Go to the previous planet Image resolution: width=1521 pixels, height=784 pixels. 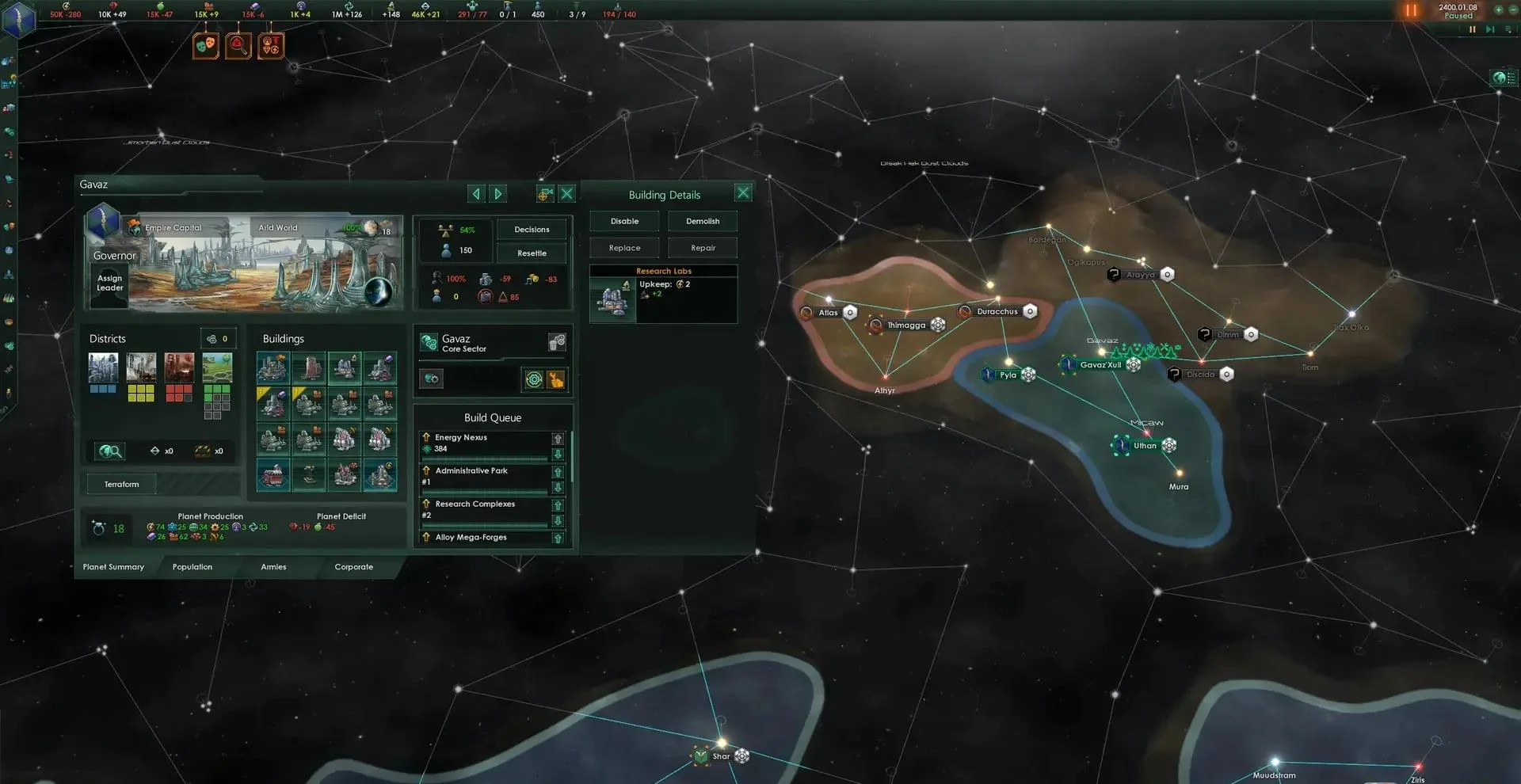(x=475, y=194)
